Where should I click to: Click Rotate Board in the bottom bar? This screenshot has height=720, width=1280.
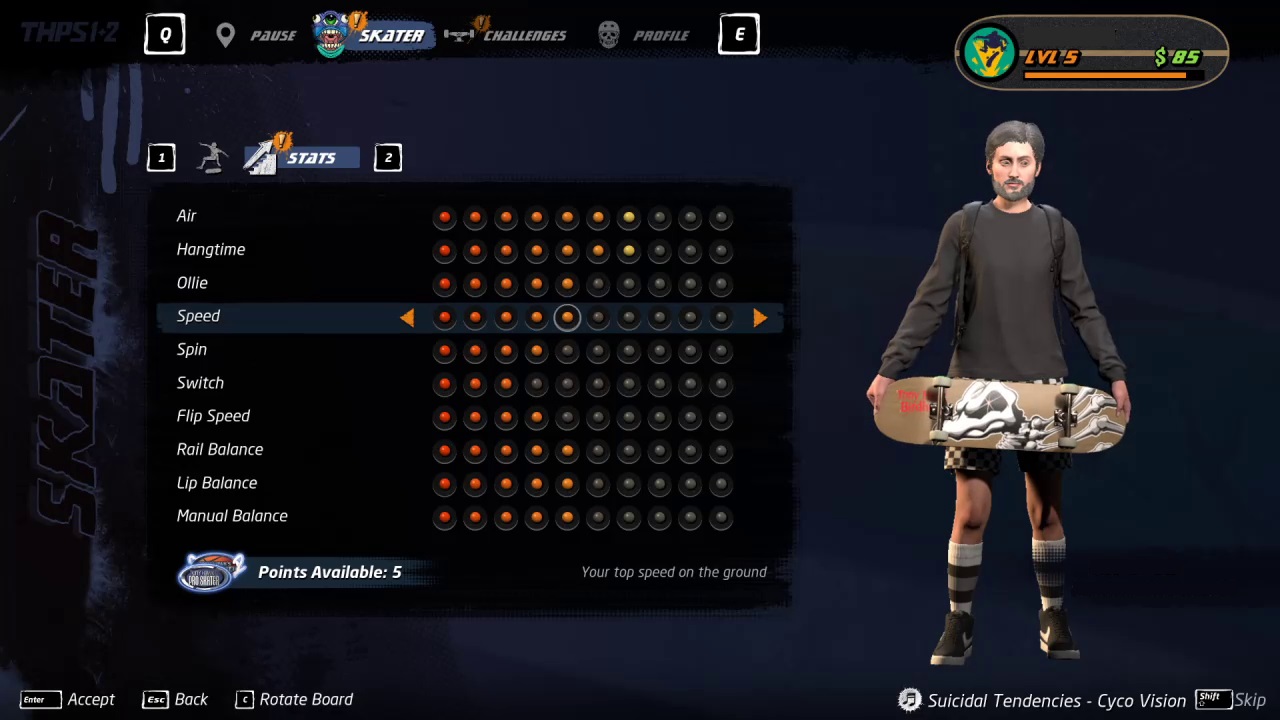pos(293,699)
